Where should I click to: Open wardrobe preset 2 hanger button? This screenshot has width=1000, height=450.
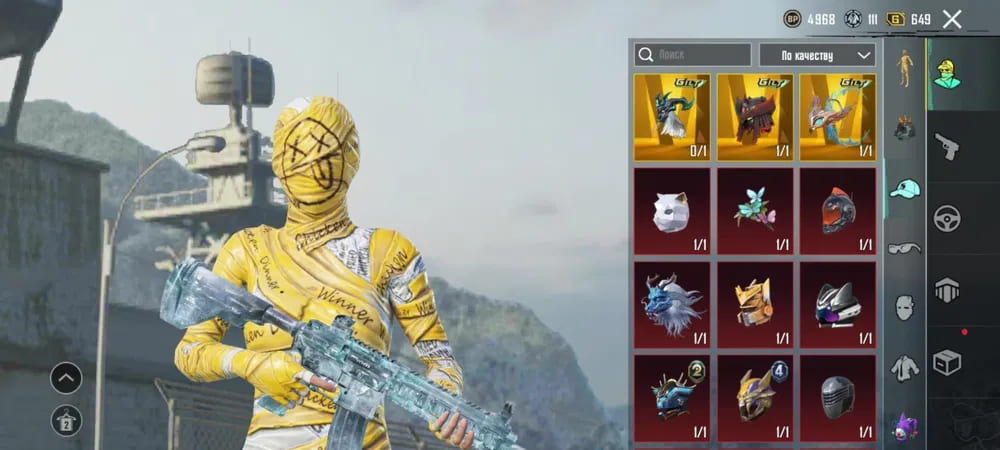tap(66, 420)
